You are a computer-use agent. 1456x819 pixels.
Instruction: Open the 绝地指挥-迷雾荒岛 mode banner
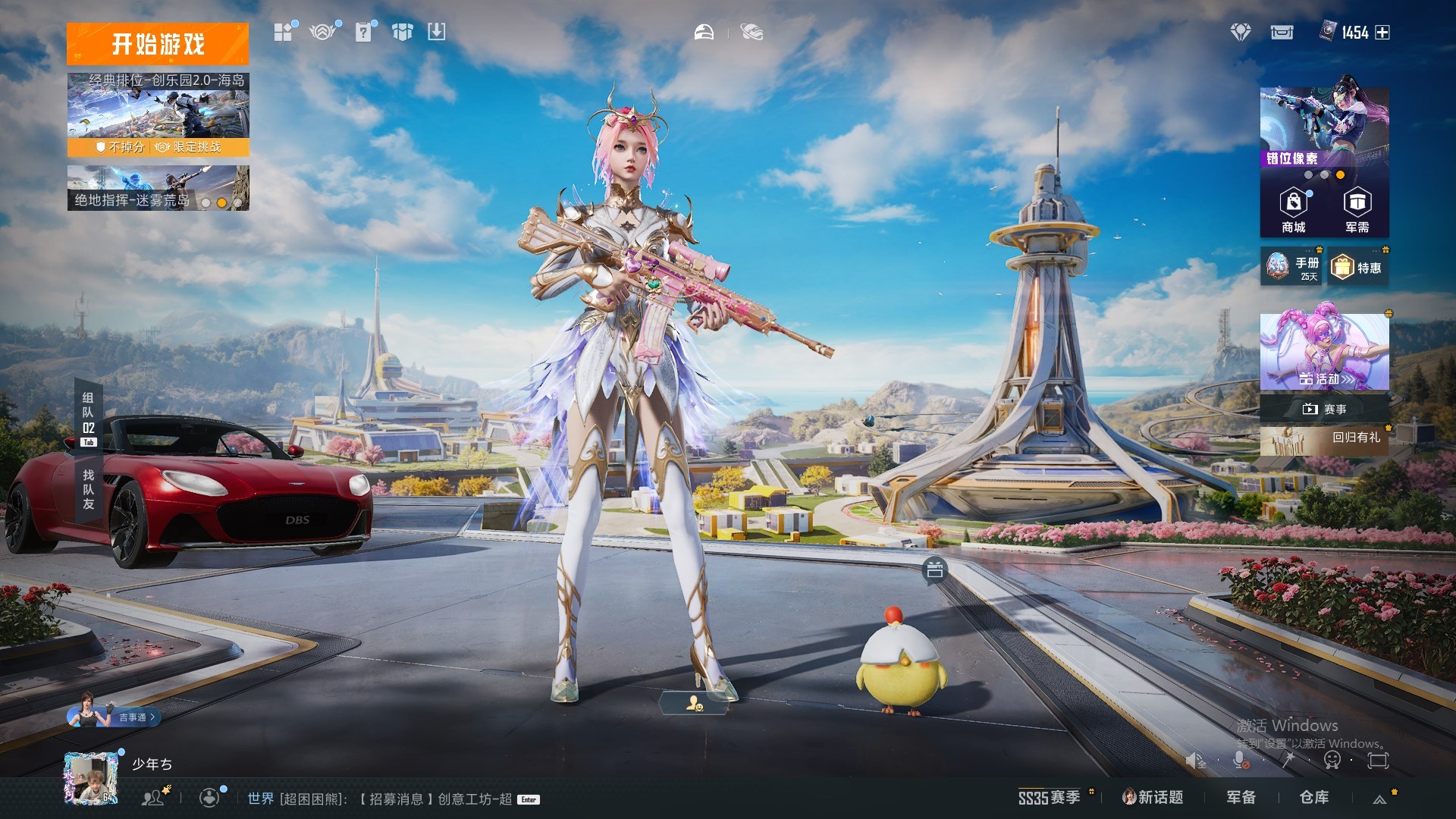pos(158,188)
